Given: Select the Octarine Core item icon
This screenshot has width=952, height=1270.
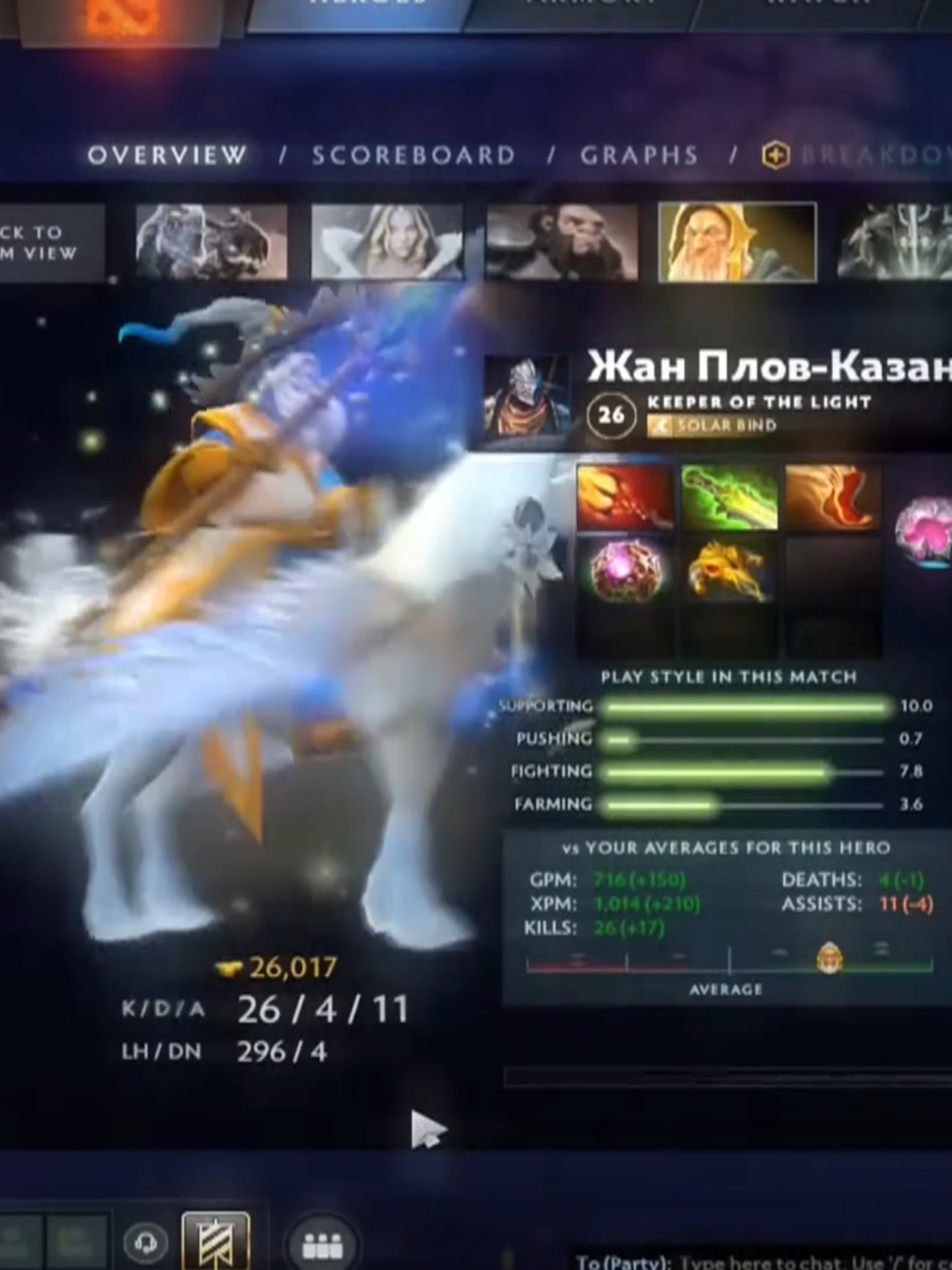Looking at the screenshot, I should [625, 571].
